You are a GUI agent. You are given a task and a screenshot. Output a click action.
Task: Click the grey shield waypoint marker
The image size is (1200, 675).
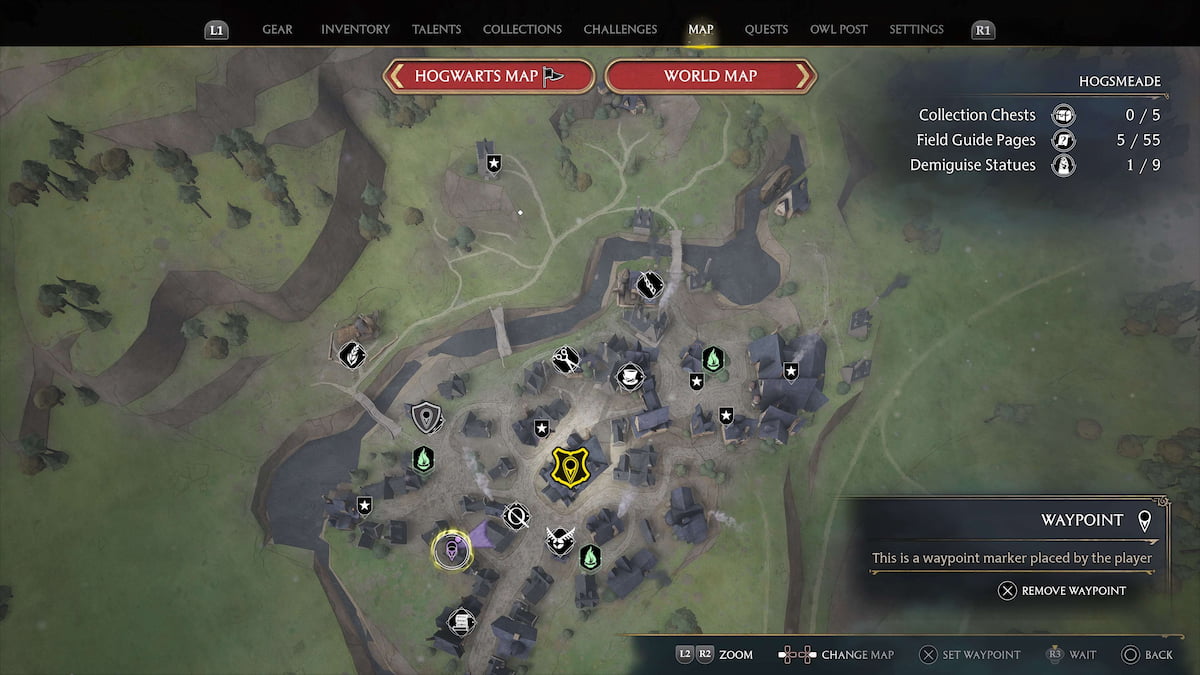pyautogui.click(x=426, y=416)
